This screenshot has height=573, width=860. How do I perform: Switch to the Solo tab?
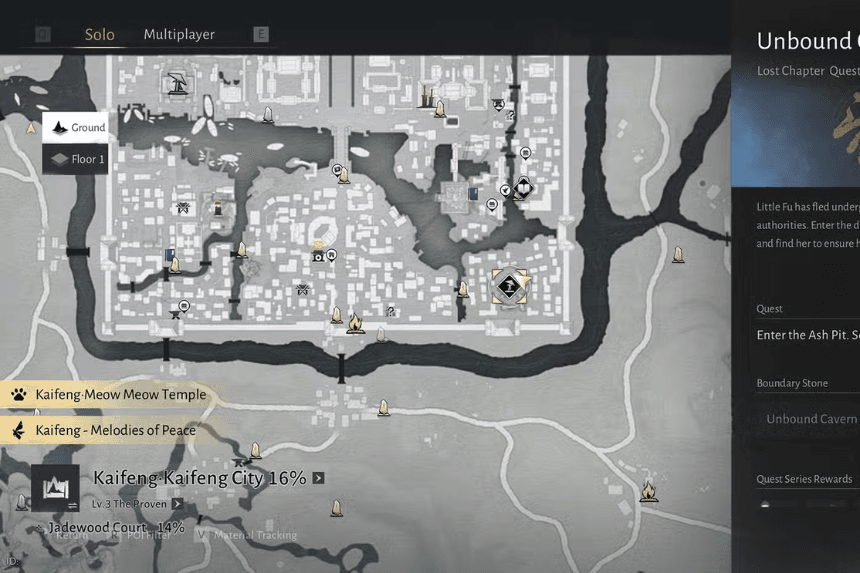99,34
